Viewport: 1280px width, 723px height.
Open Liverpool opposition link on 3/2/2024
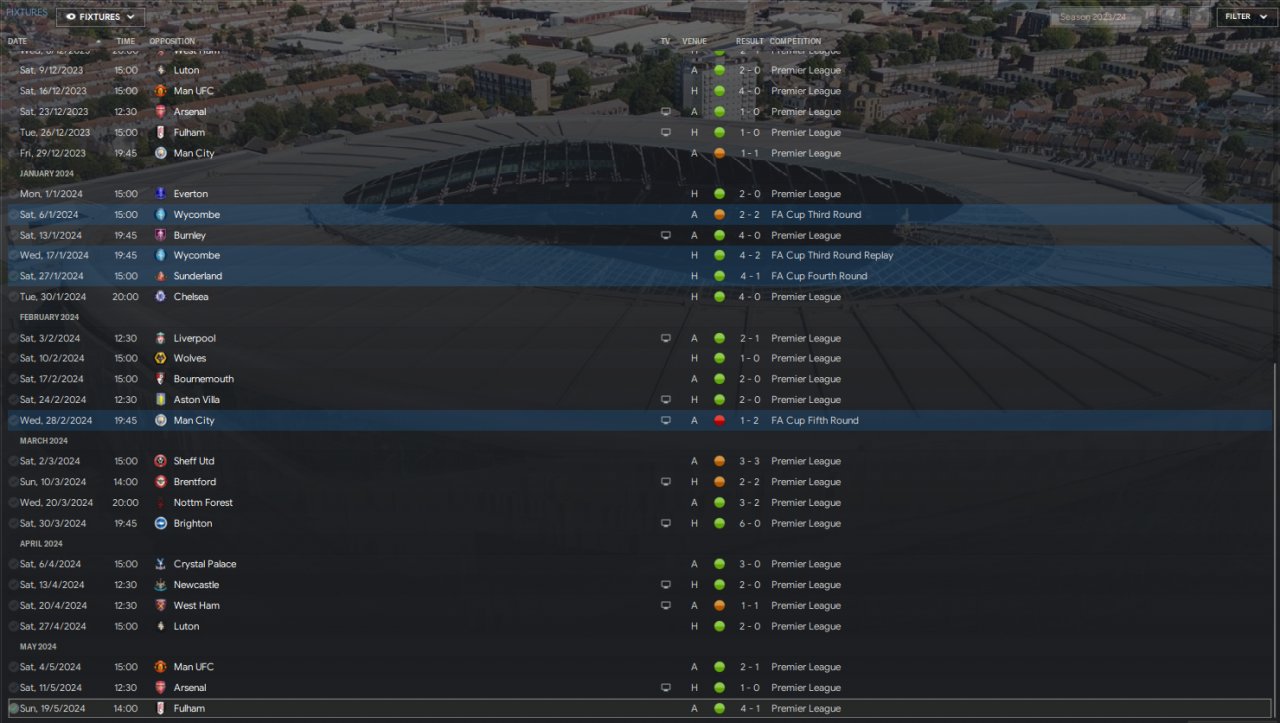[x=194, y=338]
